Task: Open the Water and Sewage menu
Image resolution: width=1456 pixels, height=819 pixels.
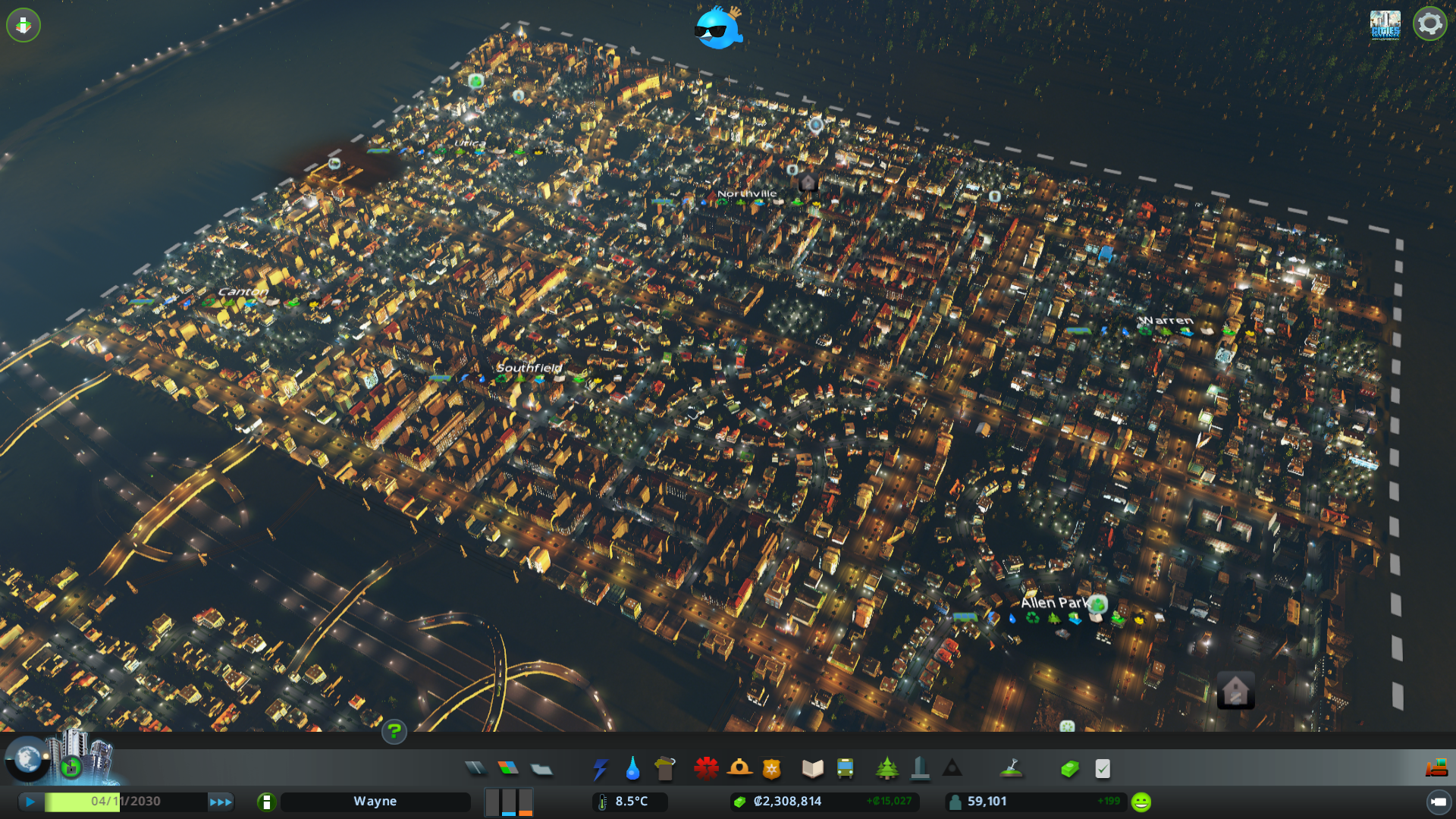Action: point(632,768)
